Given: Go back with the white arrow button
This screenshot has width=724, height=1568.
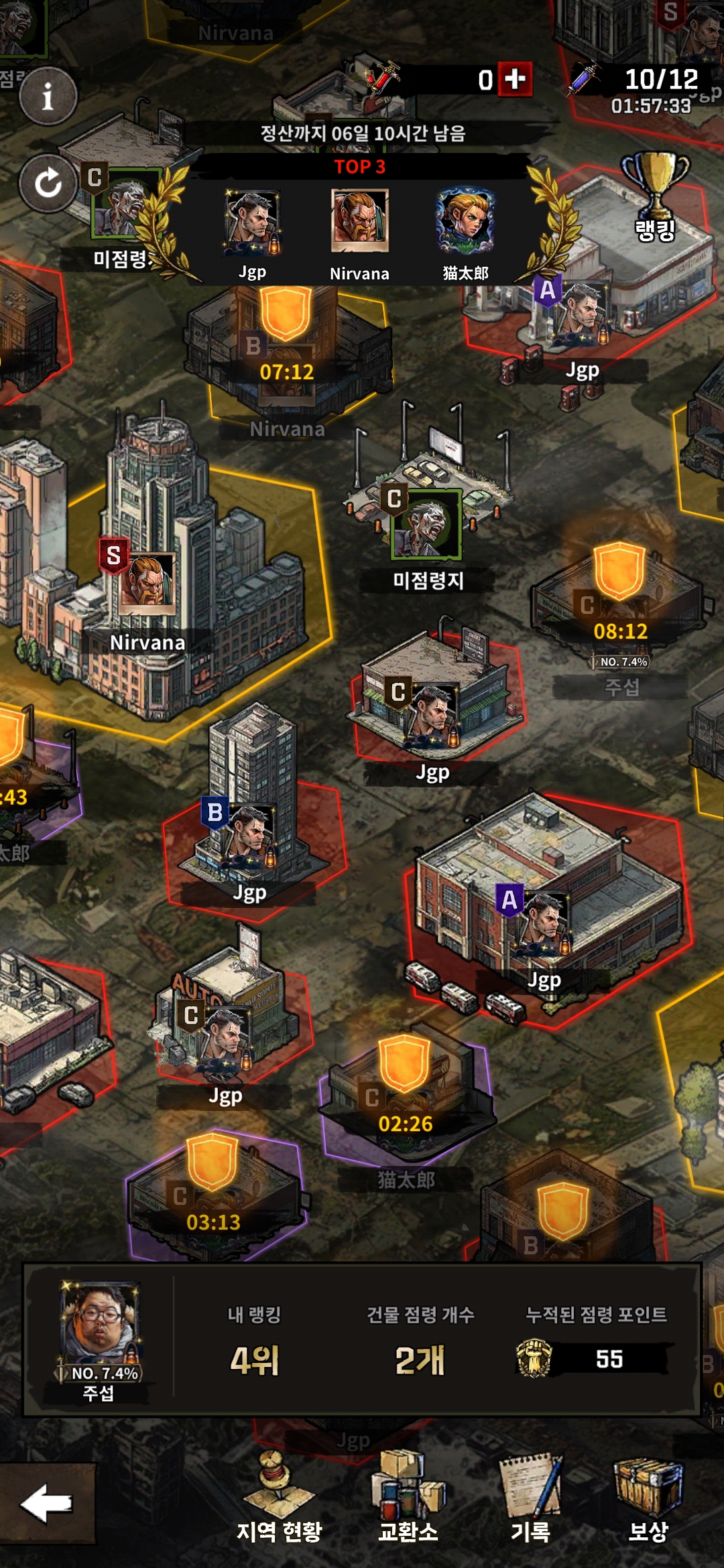Looking at the screenshot, I should coord(47,1503).
